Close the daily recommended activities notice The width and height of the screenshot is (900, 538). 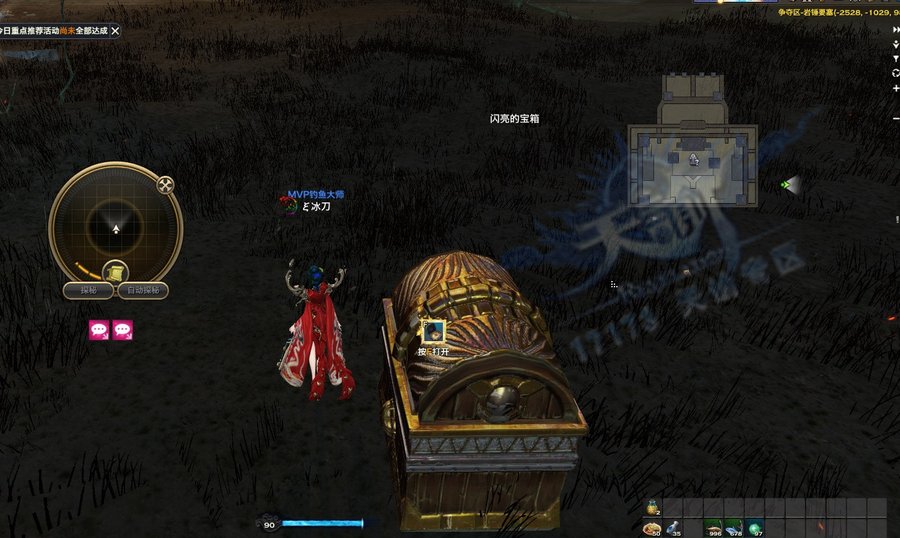115,31
